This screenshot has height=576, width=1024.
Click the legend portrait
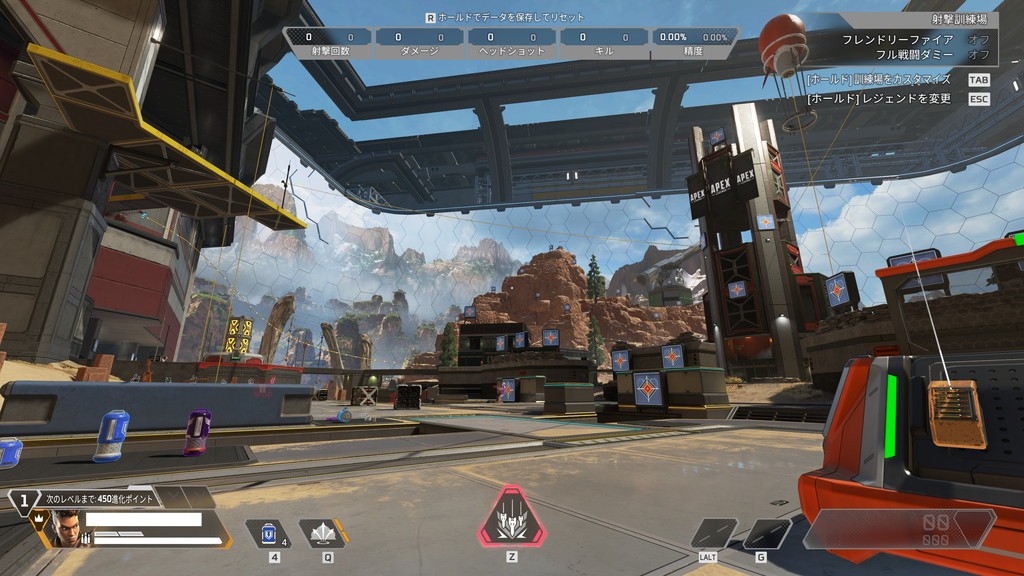(64, 527)
